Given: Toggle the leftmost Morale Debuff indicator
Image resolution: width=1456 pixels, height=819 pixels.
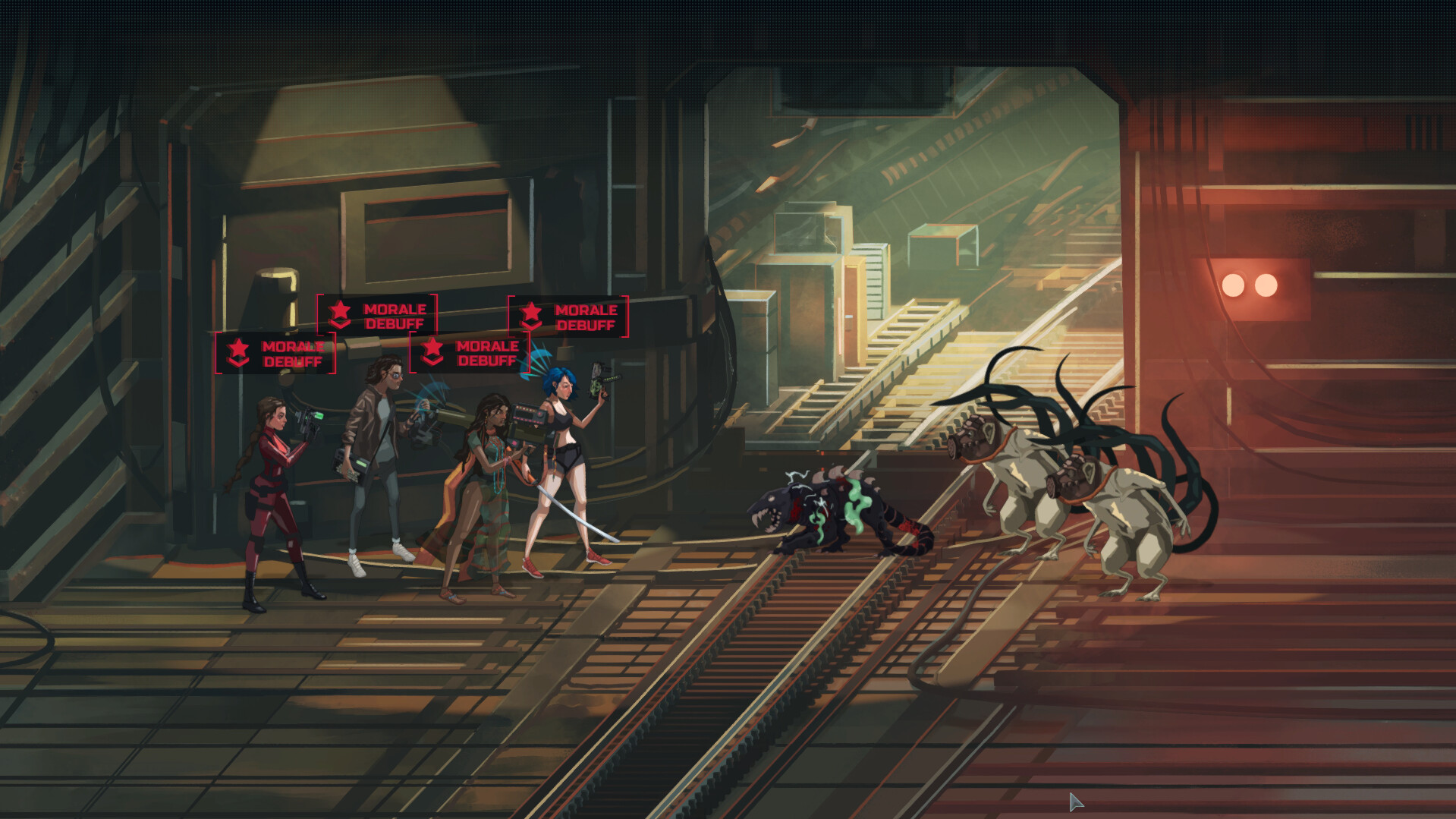Looking at the screenshot, I should tap(275, 354).
